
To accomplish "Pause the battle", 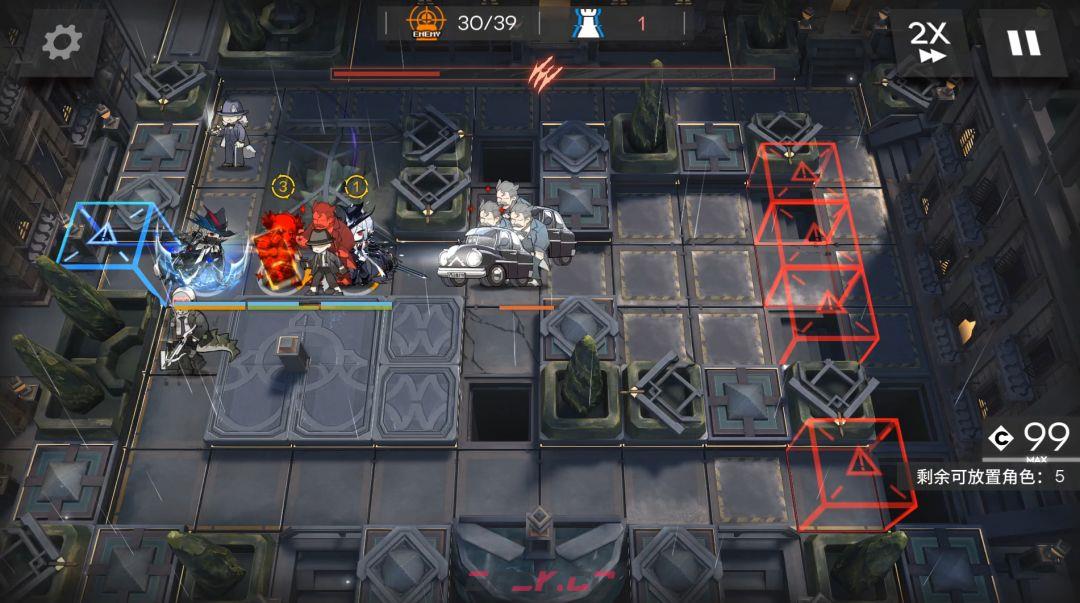I will [1023, 43].
